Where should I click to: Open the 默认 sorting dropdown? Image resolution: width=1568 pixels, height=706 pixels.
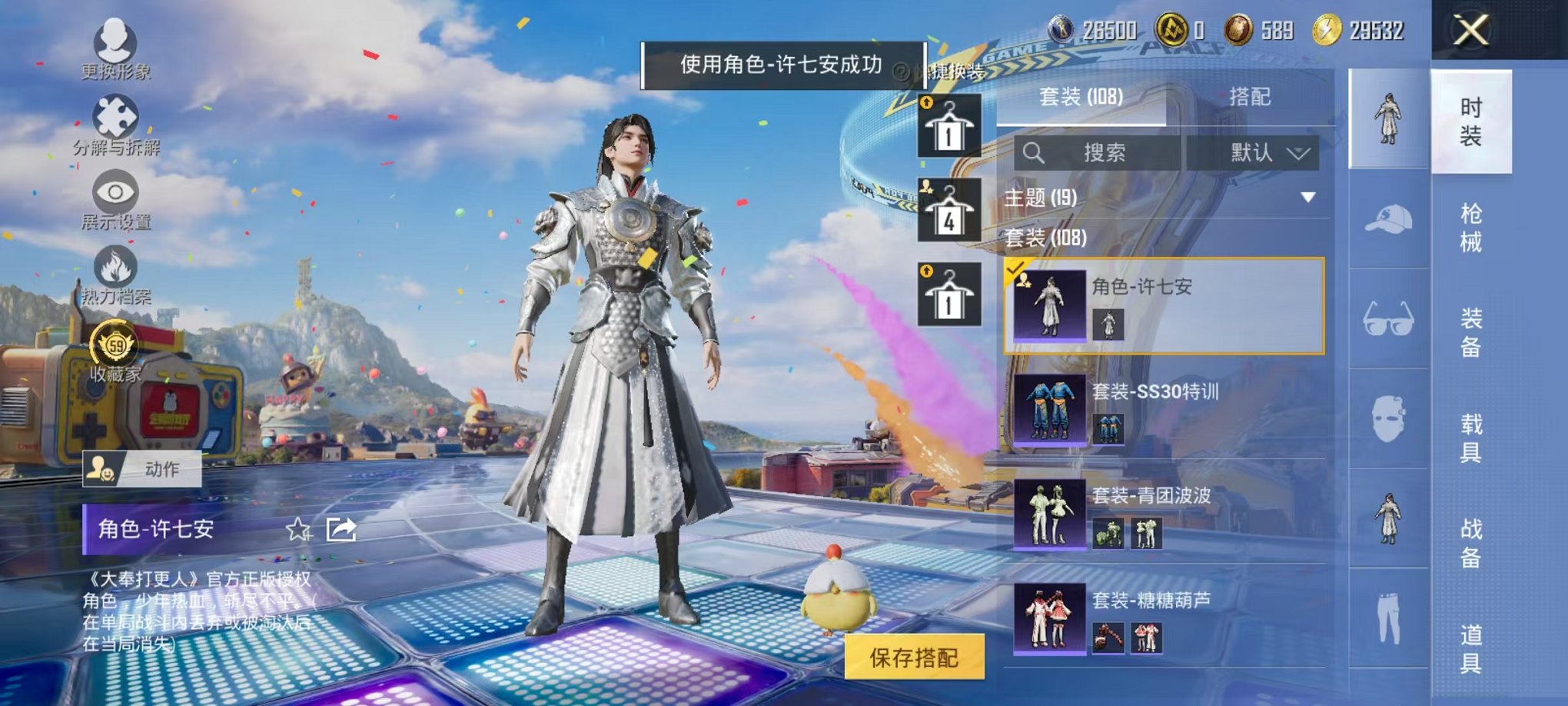(x=1262, y=152)
